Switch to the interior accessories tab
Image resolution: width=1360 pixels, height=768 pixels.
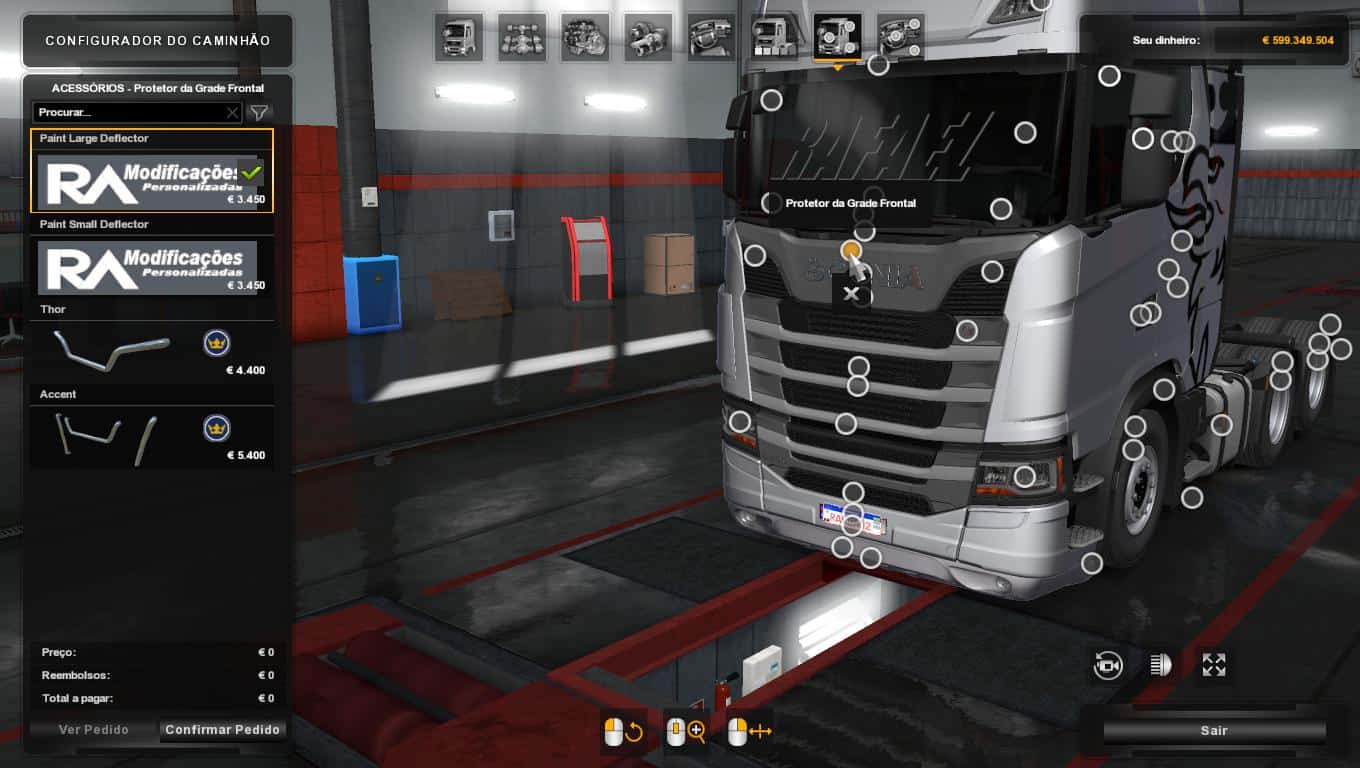pyautogui.click(x=900, y=37)
